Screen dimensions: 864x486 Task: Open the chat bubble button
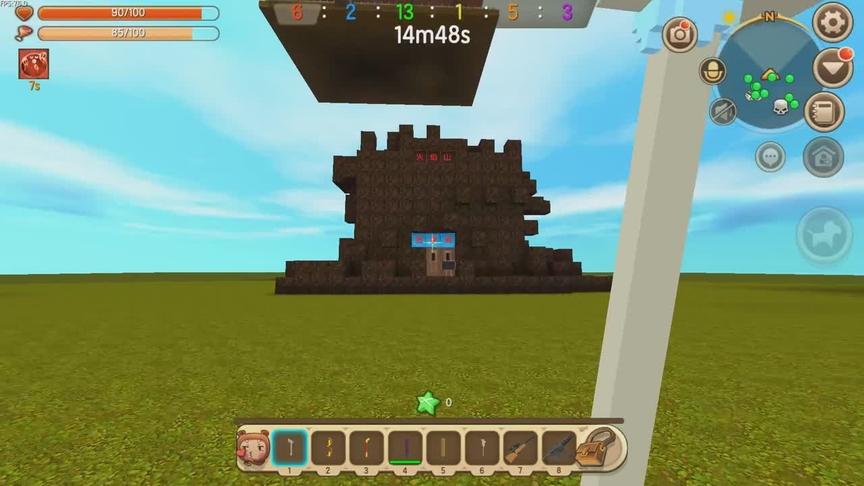point(770,157)
